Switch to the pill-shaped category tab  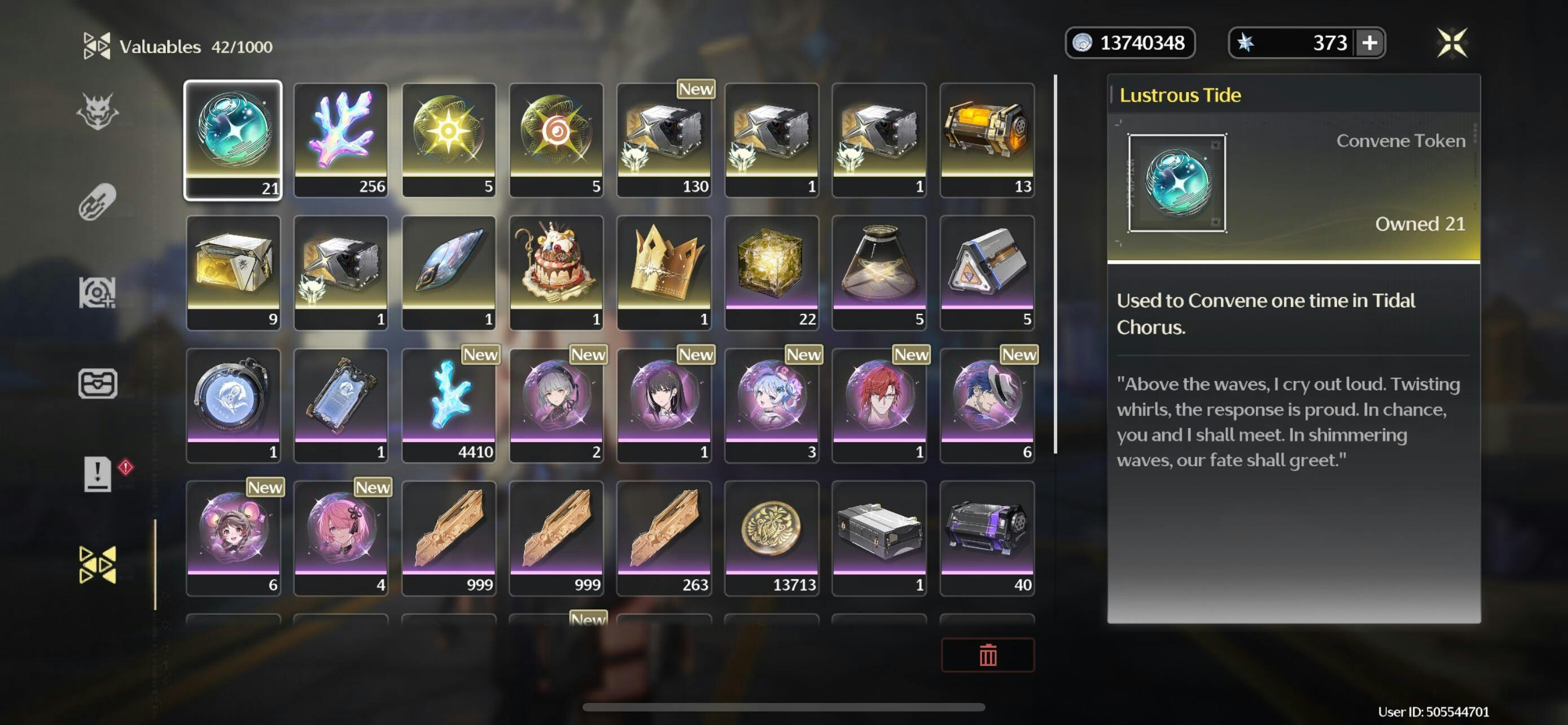(x=98, y=202)
